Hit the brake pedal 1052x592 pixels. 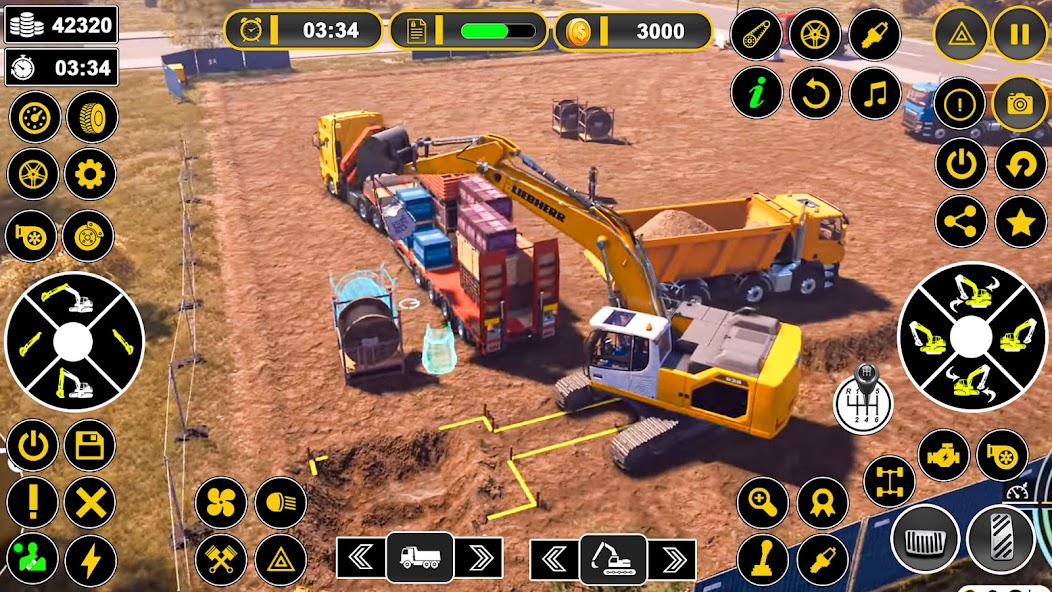[x=925, y=539]
